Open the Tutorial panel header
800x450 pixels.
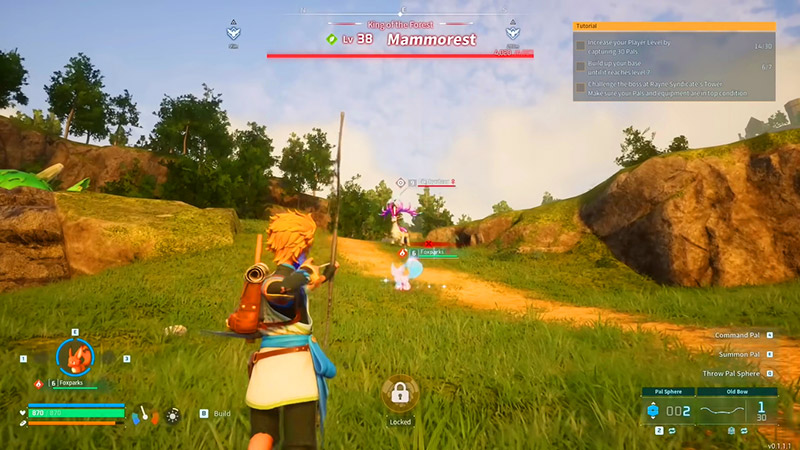674,27
